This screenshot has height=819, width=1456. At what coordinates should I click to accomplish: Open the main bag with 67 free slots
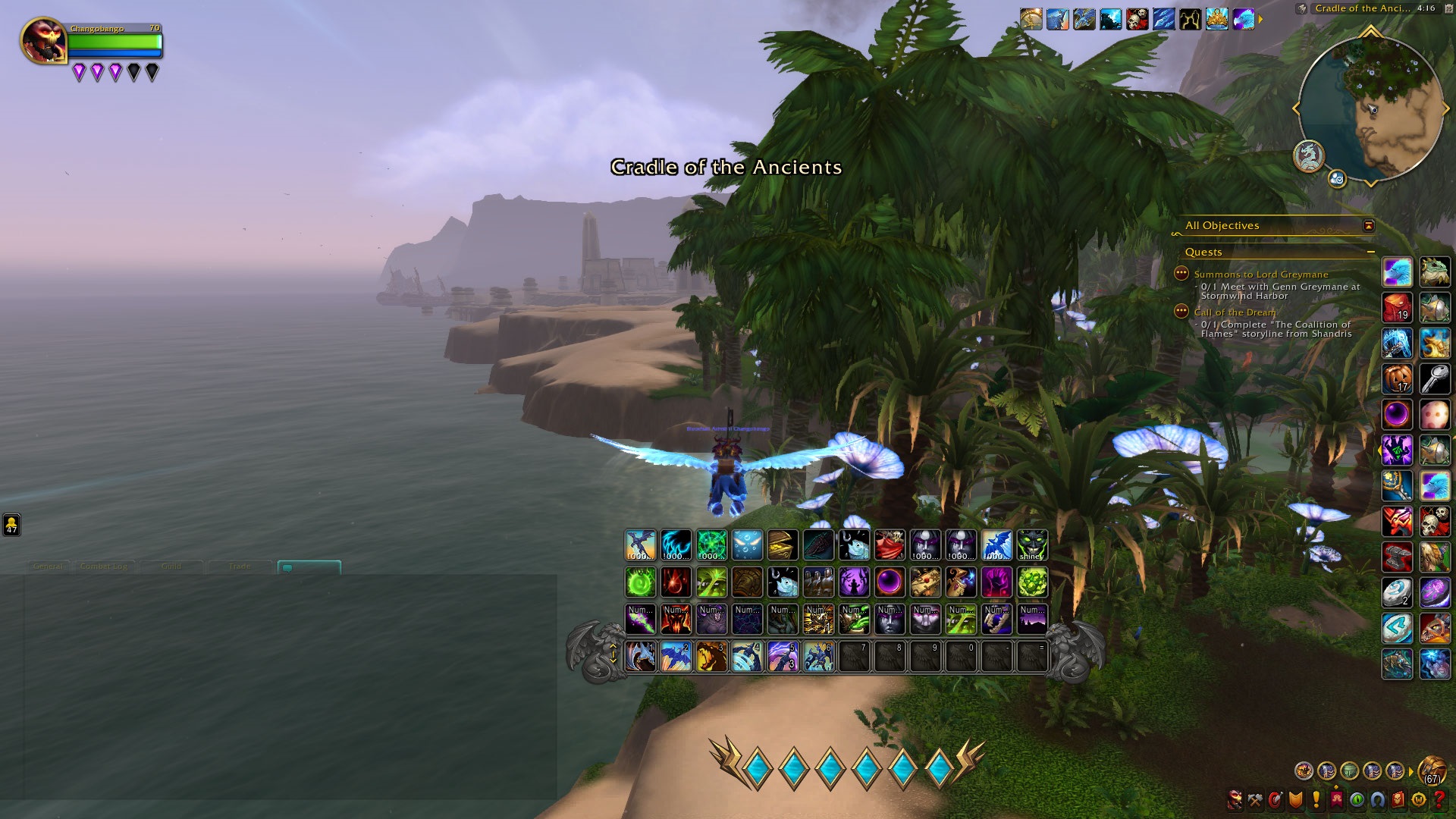coord(1432,770)
